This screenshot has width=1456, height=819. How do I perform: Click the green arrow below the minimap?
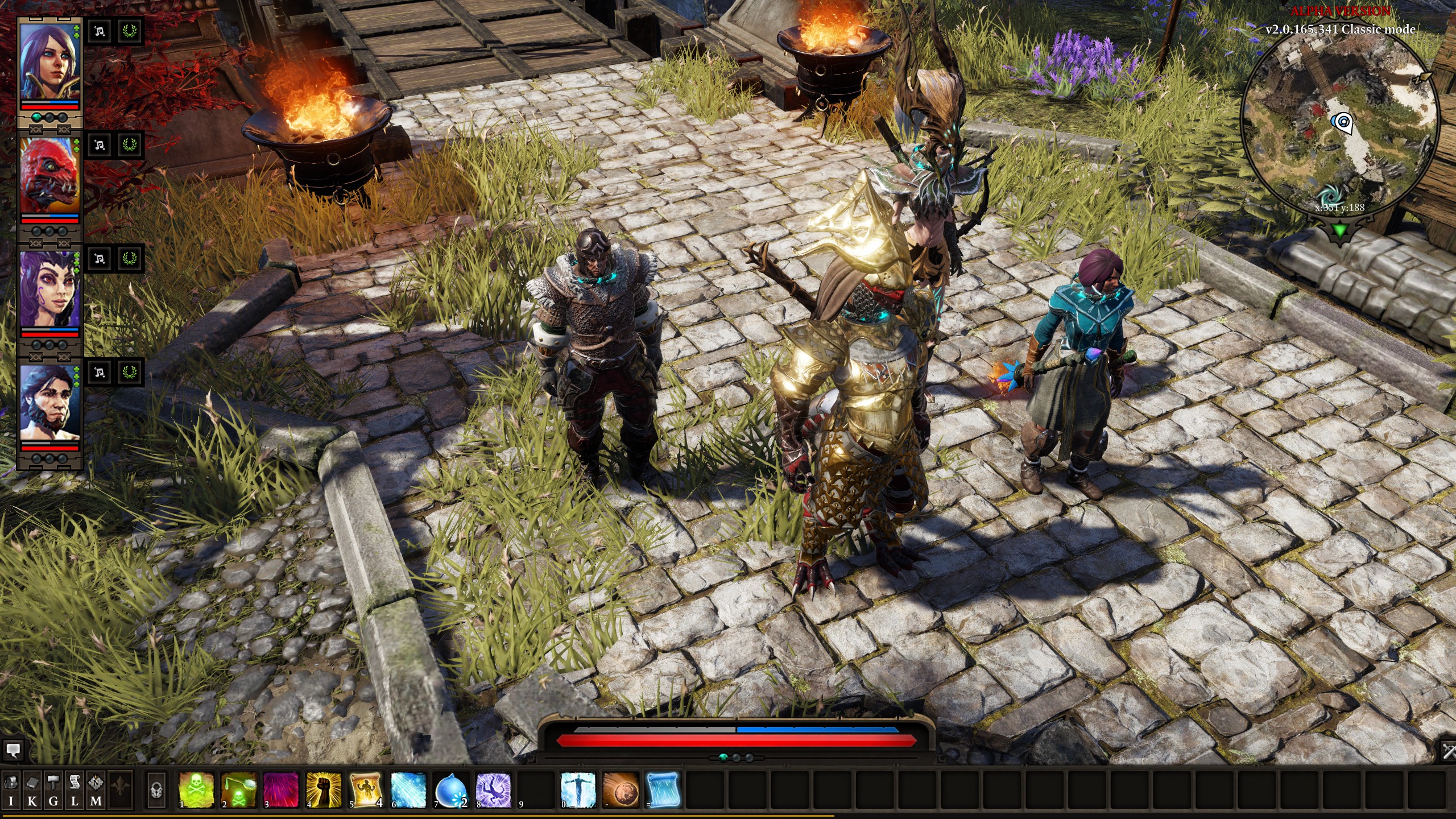click(1341, 231)
